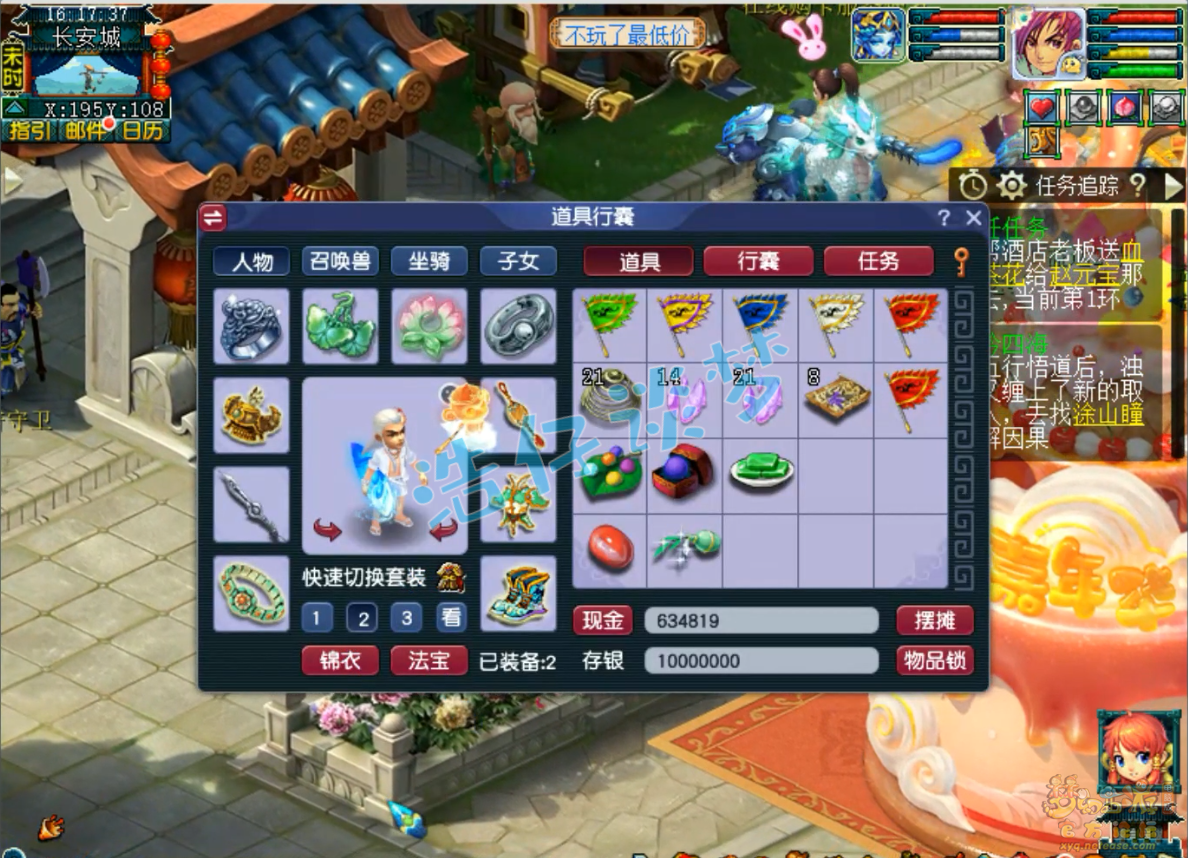
Task: Select the equipped boots slot
Action: click(x=518, y=594)
